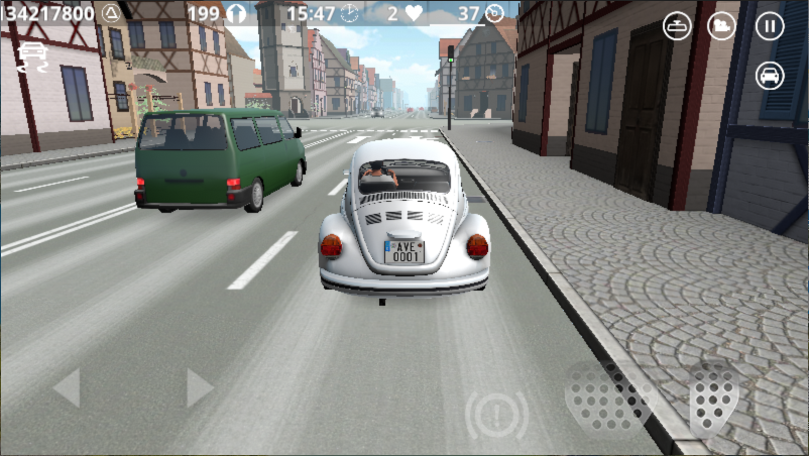Pause the game

(769, 26)
